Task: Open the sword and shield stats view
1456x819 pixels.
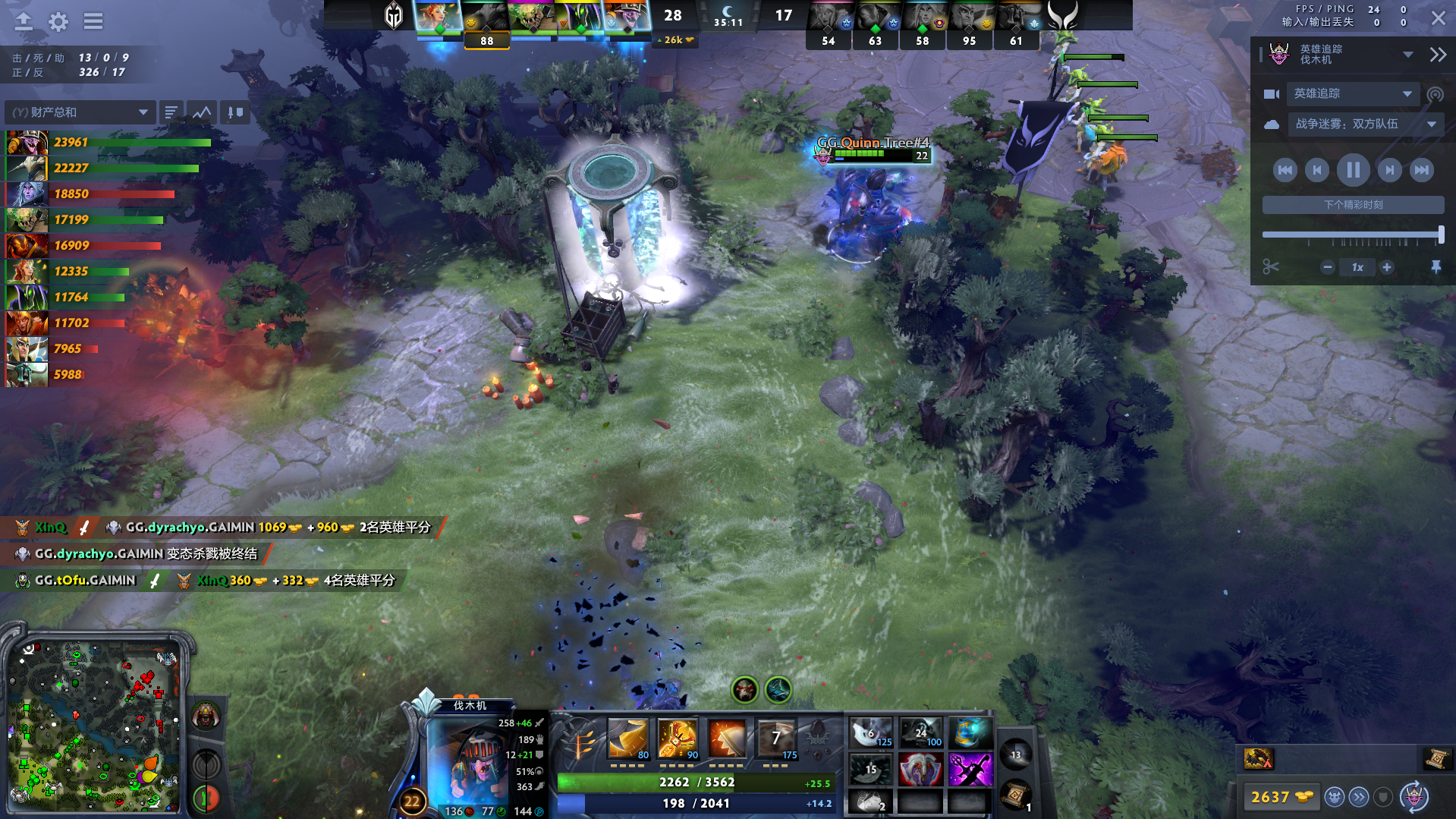Action: (236, 112)
